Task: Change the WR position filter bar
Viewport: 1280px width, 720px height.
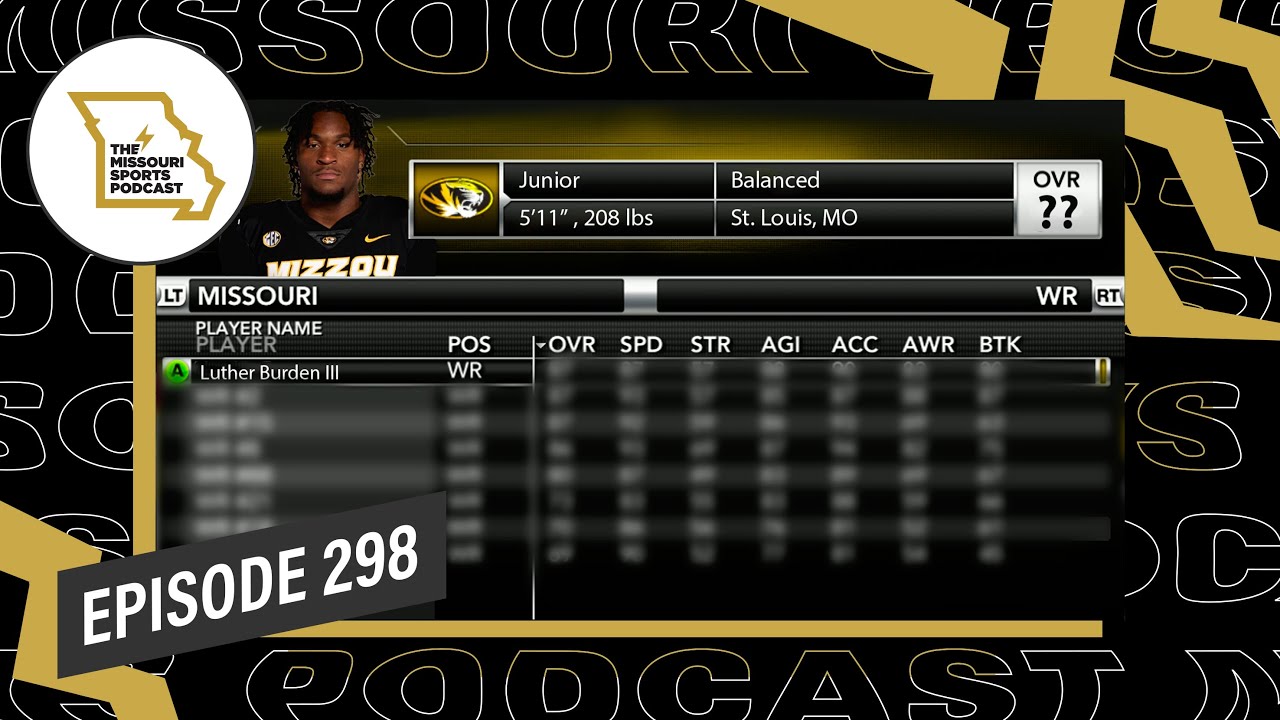Action: [x=873, y=296]
